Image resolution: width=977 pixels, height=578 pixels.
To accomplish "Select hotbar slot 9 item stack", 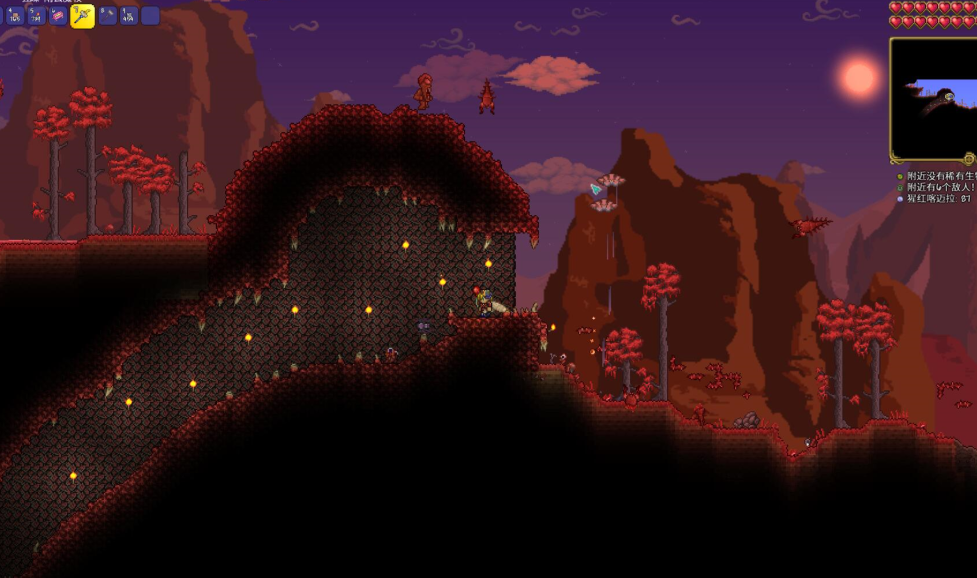I will point(129,15).
